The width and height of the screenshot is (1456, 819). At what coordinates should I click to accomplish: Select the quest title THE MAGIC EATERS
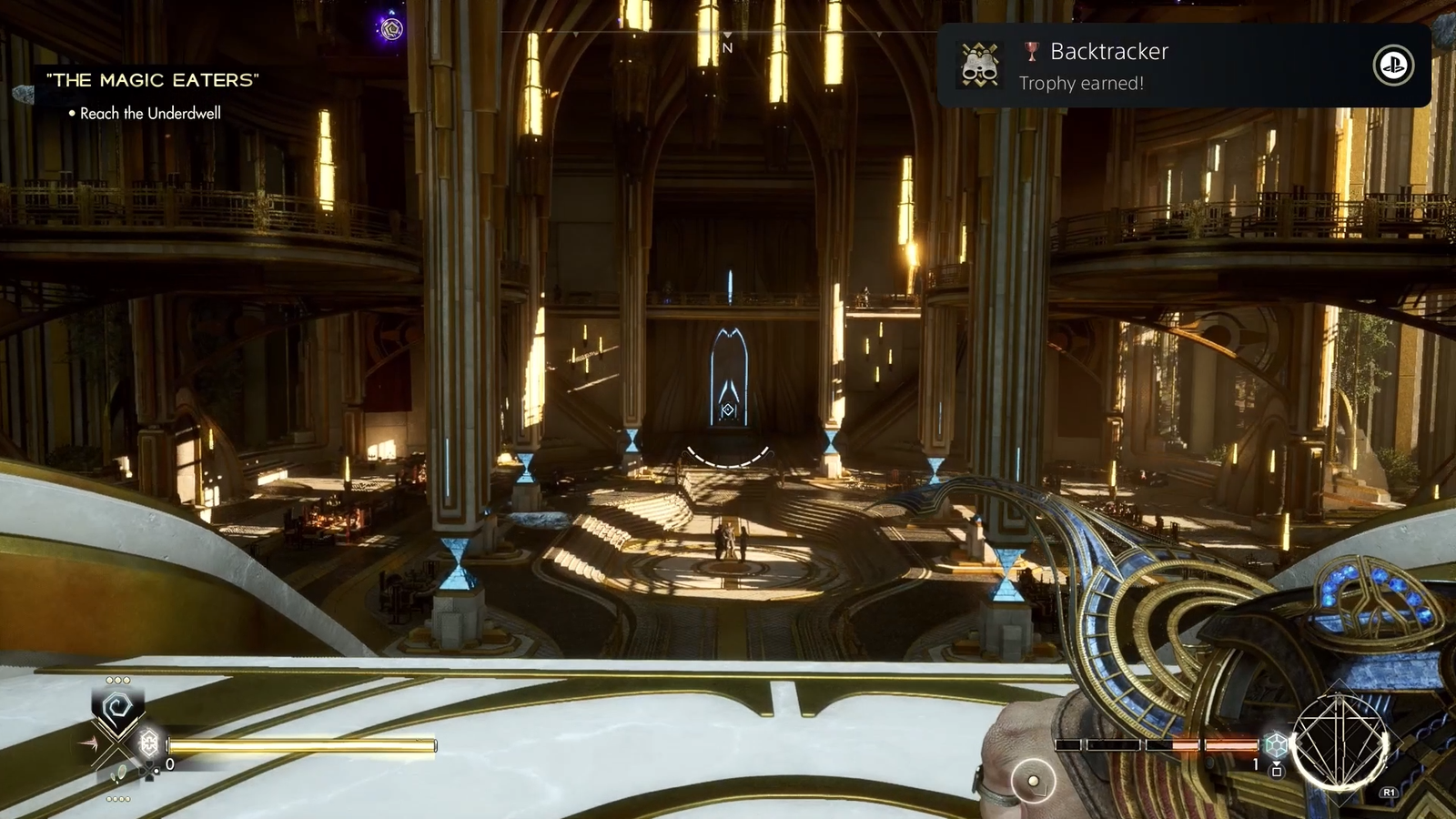[x=153, y=80]
